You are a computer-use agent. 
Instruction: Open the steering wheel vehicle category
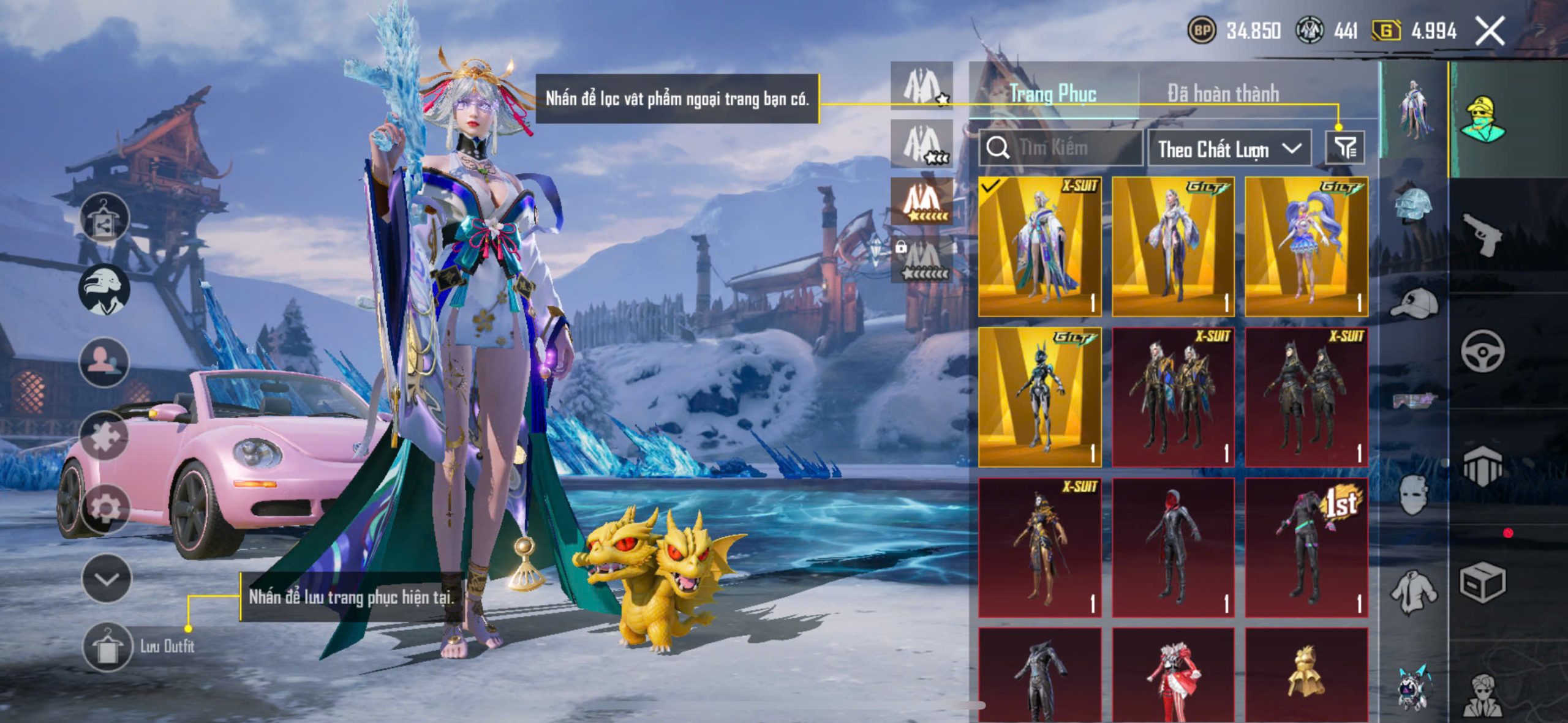pos(1482,351)
